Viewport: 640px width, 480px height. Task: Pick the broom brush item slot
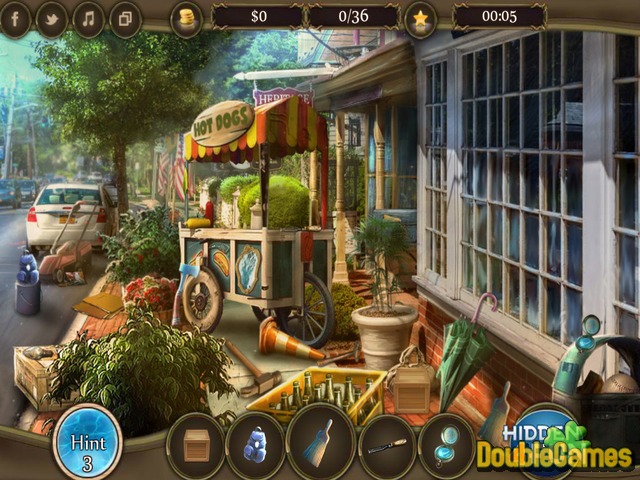(320, 445)
